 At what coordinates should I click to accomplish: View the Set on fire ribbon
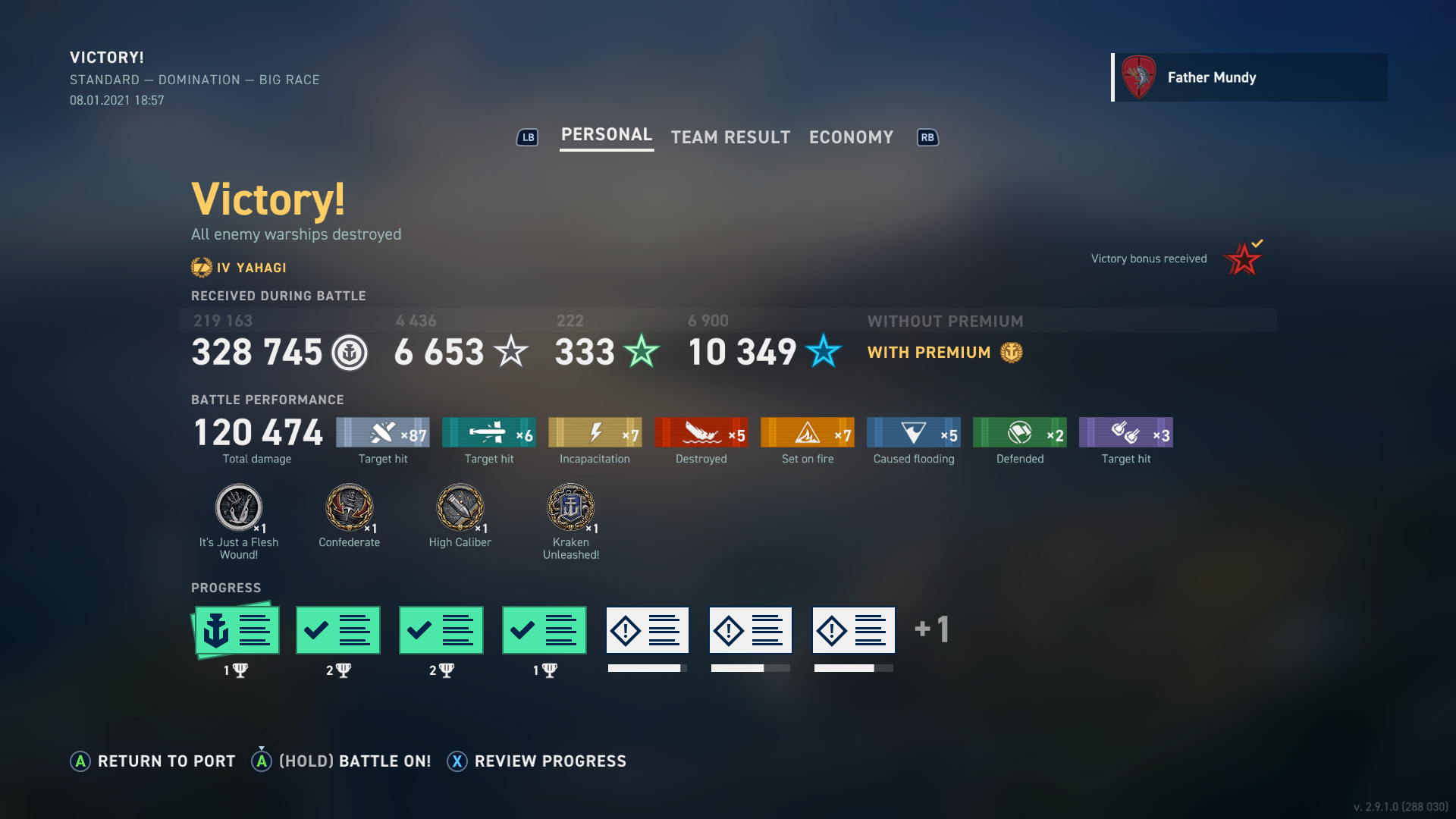click(x=808, y=433)
